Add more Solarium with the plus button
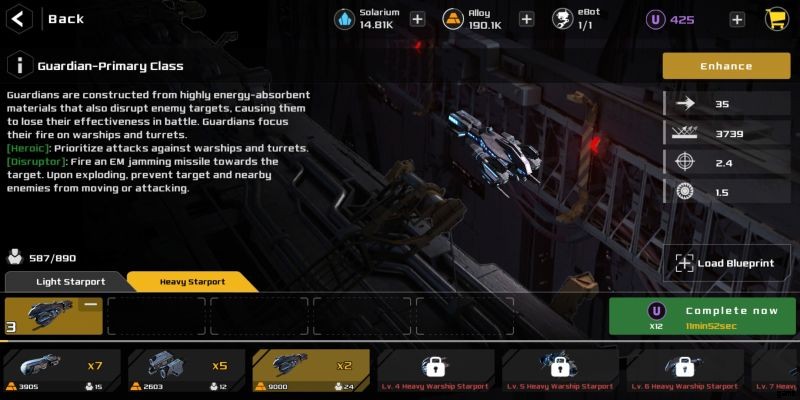 pyautogui.click(x=417, y=19)
